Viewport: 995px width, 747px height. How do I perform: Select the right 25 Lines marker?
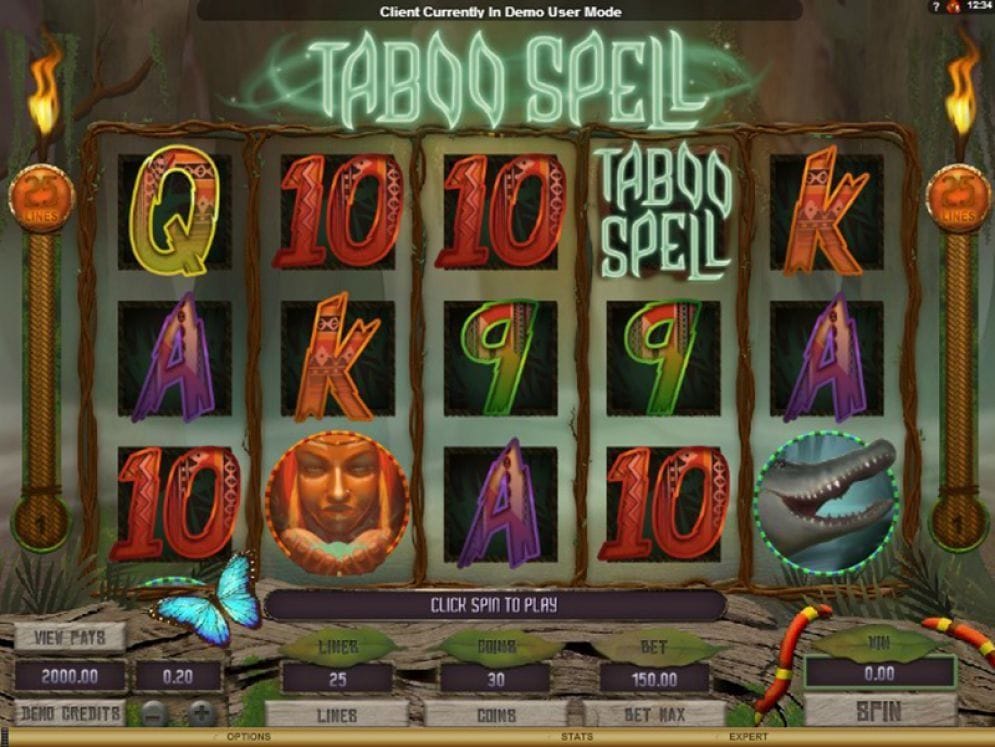click(x=958, y=197)
